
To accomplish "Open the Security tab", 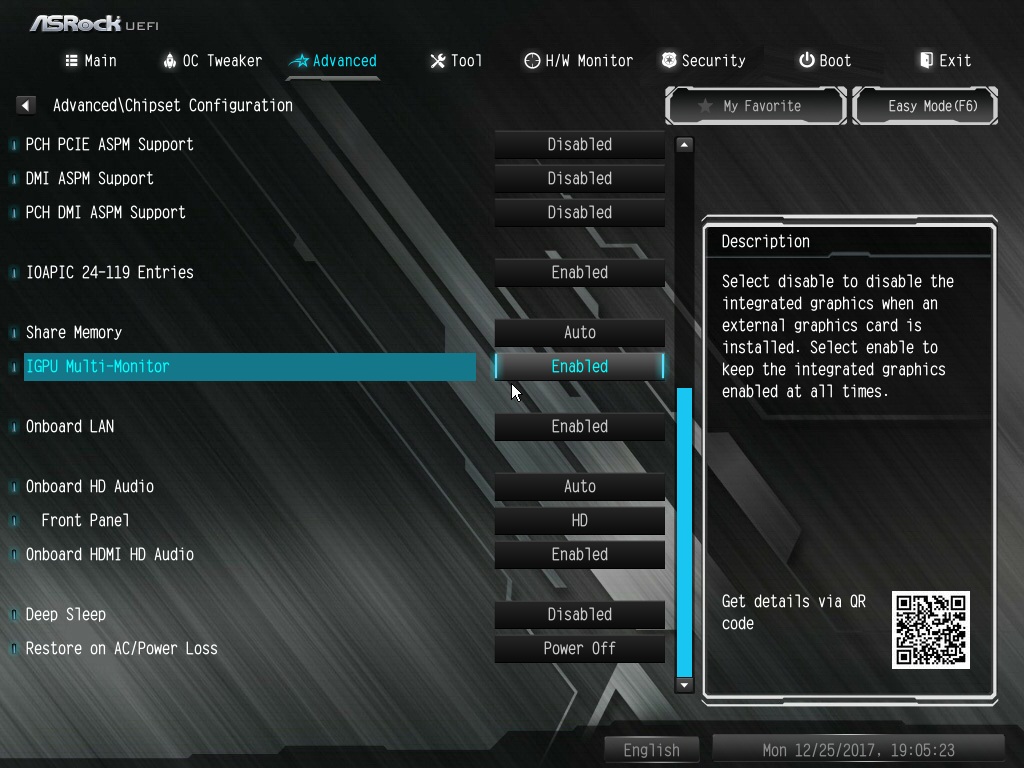I will click(703, 61).
